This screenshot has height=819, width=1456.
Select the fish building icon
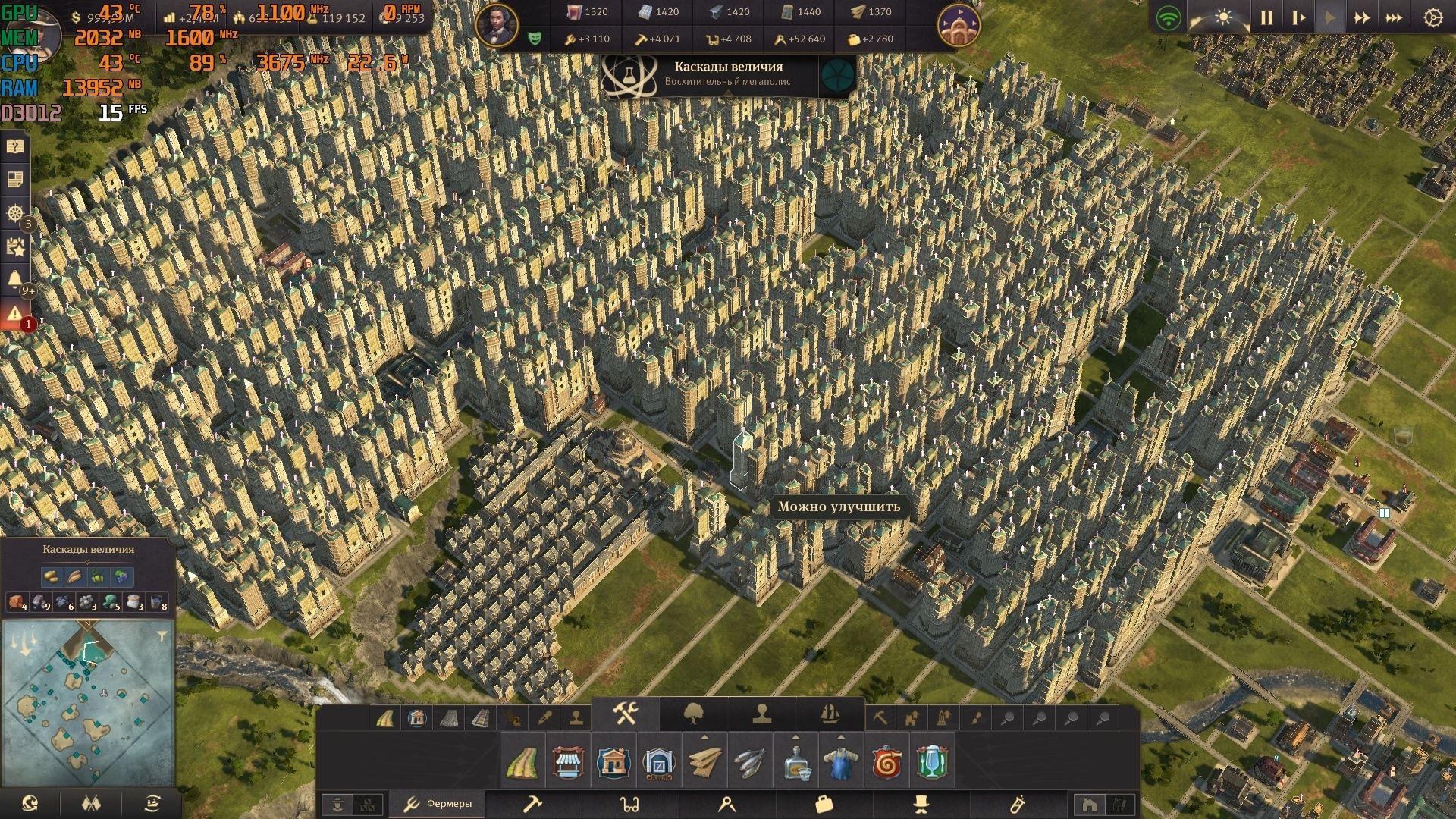click(x=750, y=761)
